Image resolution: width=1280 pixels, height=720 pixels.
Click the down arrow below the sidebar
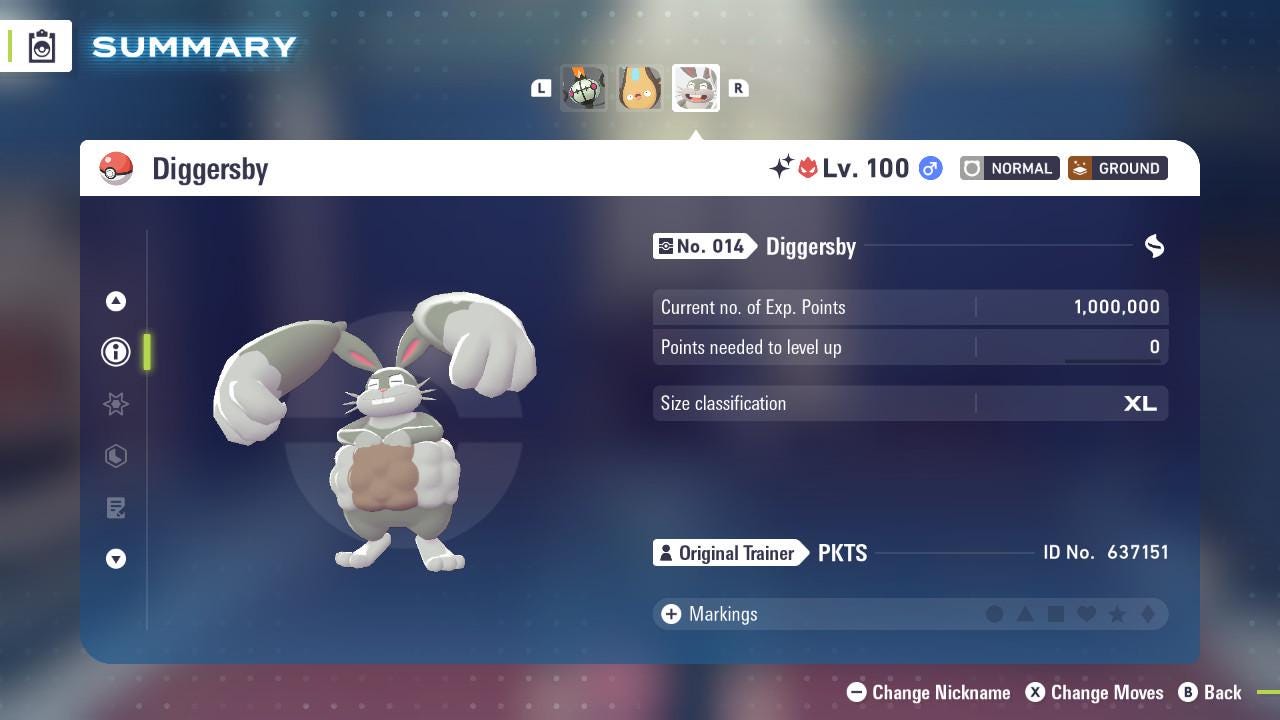116,559
